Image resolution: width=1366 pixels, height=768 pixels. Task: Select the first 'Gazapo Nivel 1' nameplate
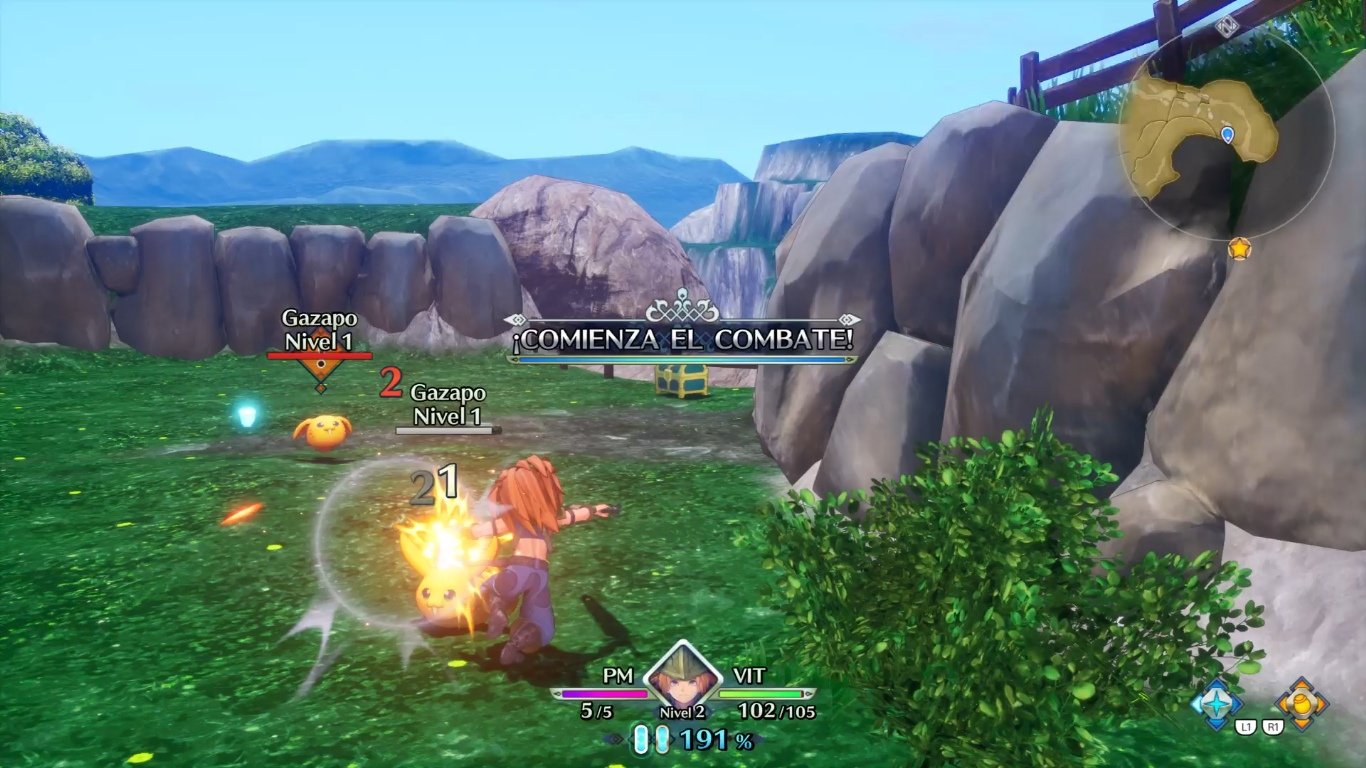[x=320, y=331]
